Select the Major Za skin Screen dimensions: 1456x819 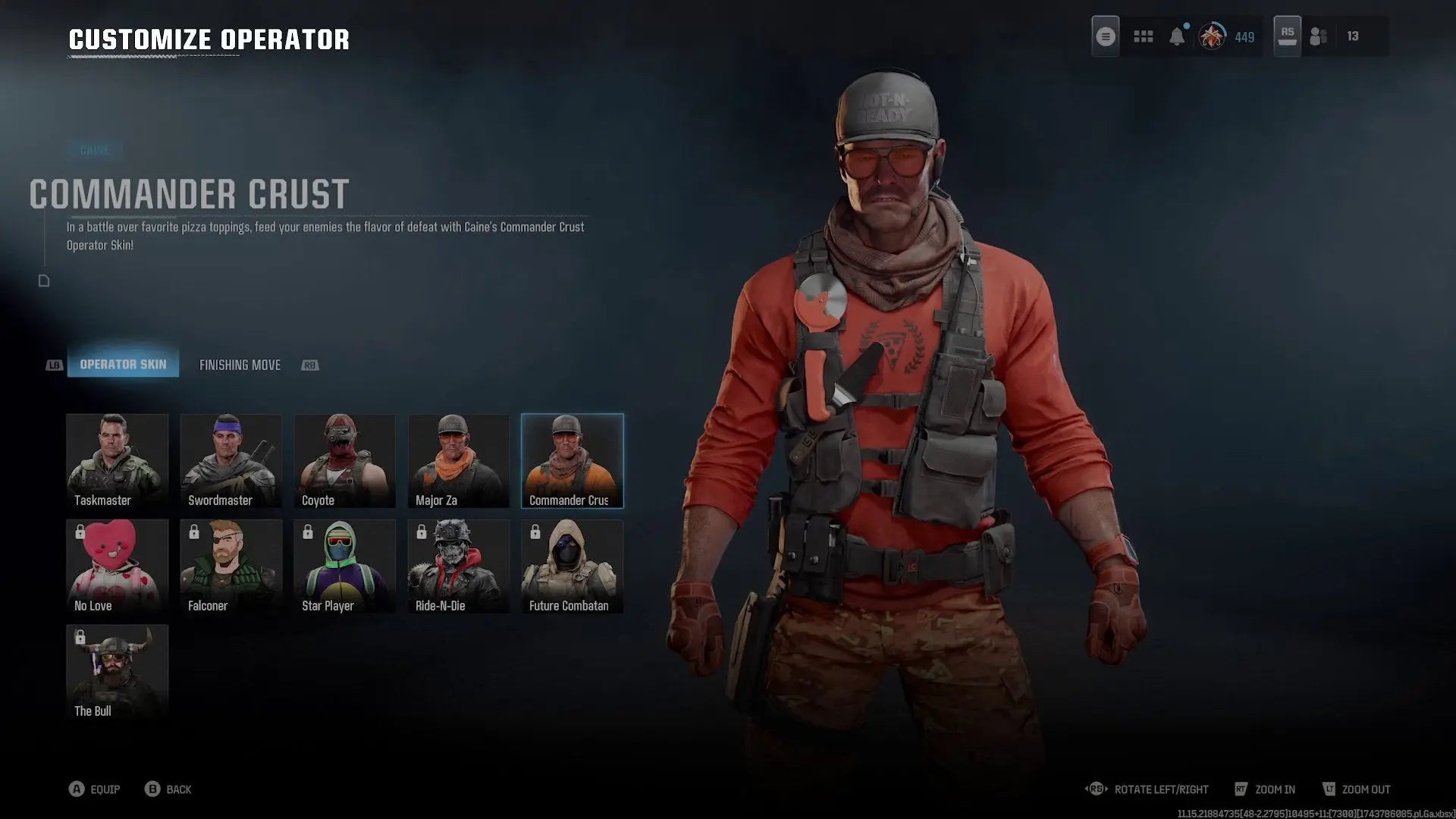458,459
